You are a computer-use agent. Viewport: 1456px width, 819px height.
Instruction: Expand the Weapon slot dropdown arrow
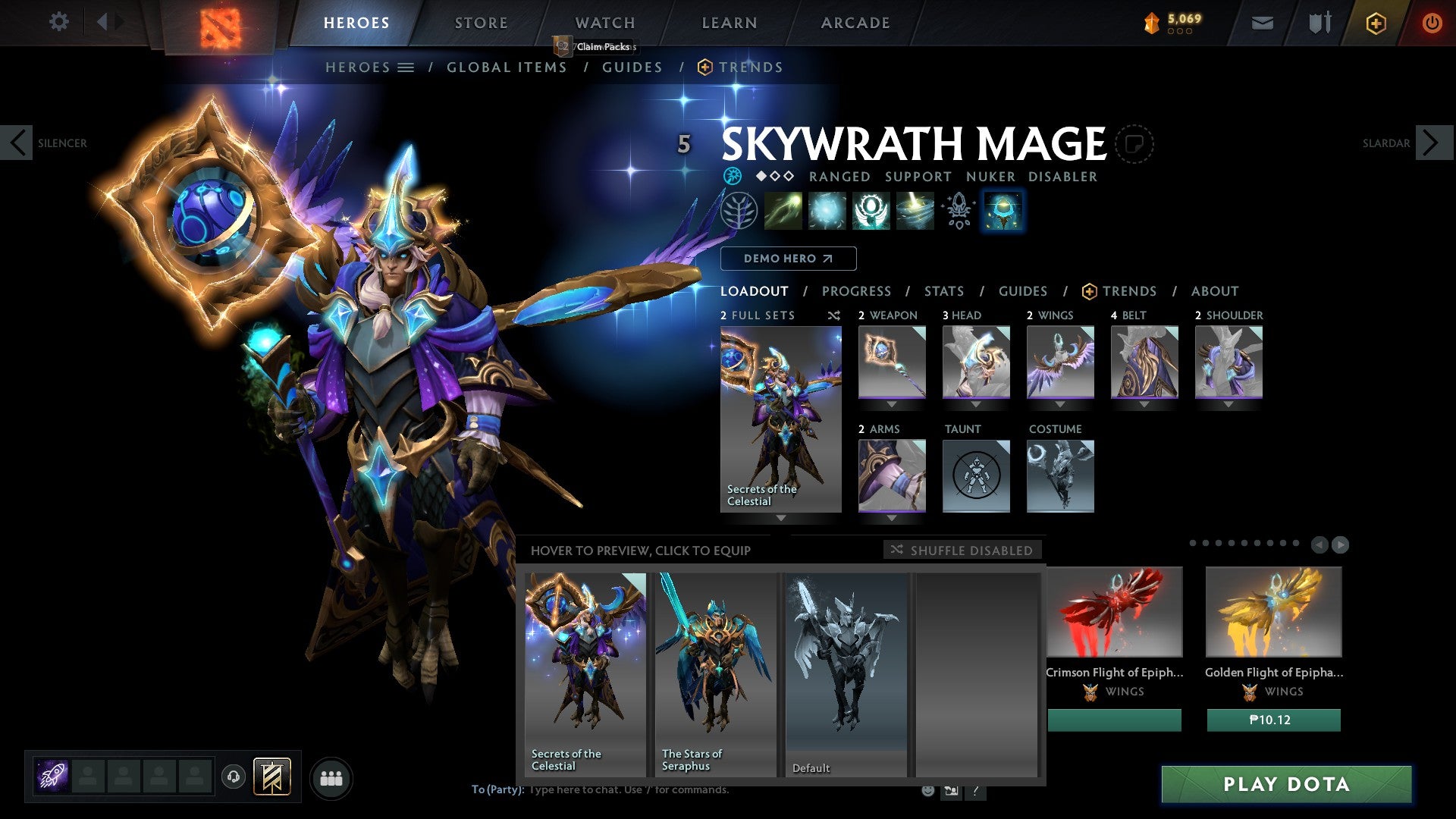tap(892, 404)
